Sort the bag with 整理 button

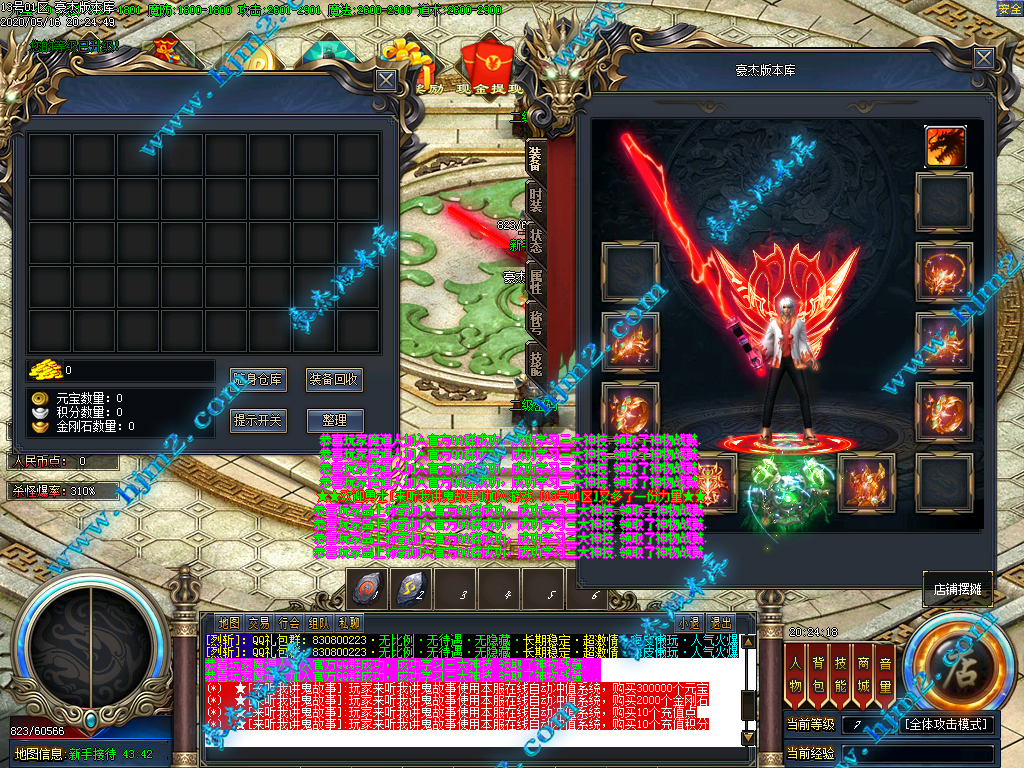click(334, 421)
